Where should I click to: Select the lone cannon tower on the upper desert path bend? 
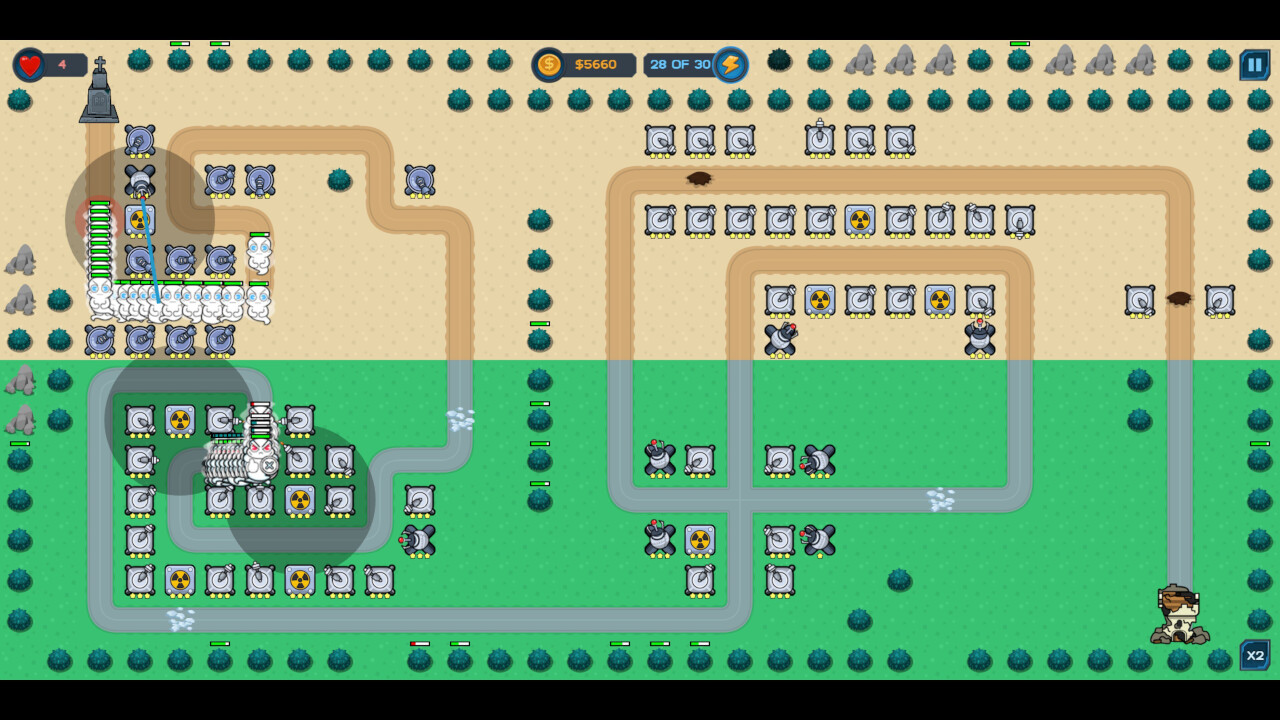[x=419, y=180]
